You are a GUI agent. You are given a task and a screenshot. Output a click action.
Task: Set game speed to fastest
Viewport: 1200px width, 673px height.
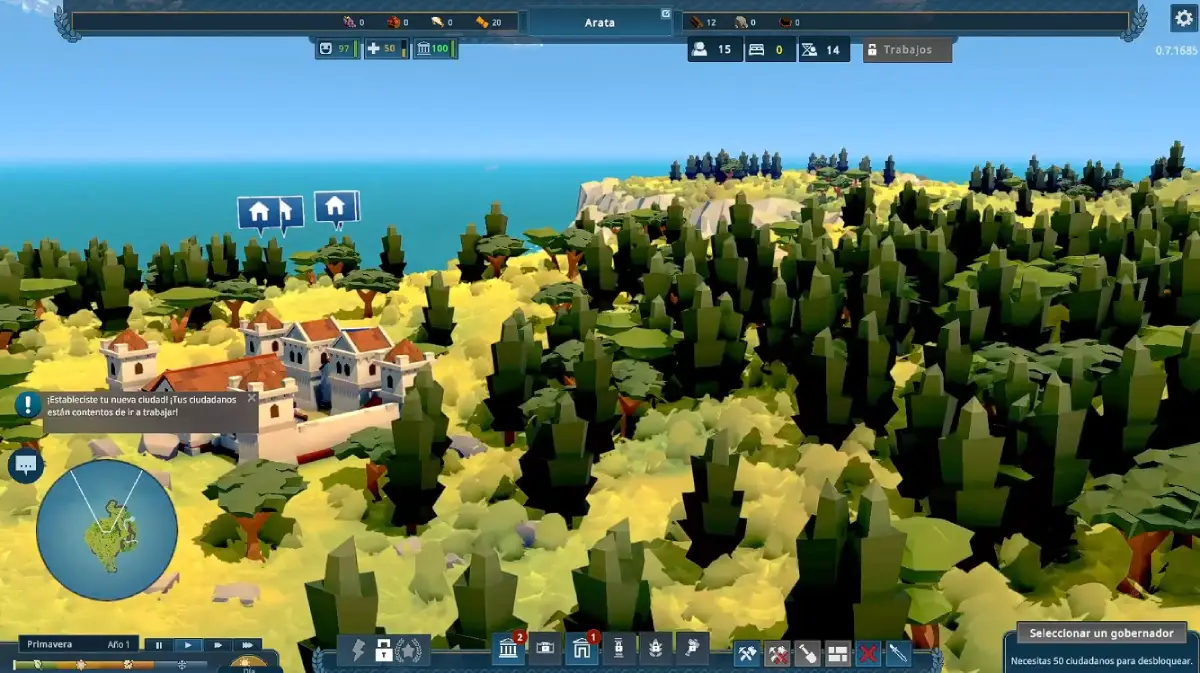247,646
